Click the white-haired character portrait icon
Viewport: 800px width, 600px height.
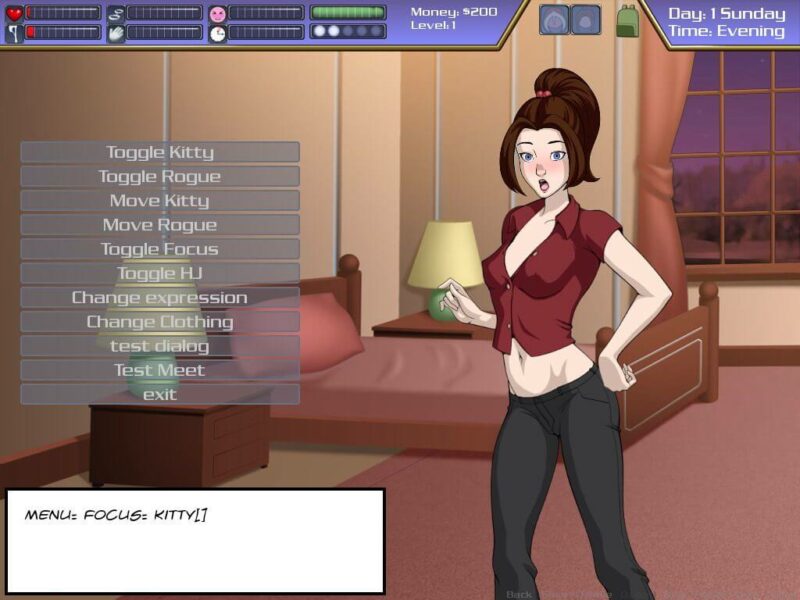pos(555,20)
